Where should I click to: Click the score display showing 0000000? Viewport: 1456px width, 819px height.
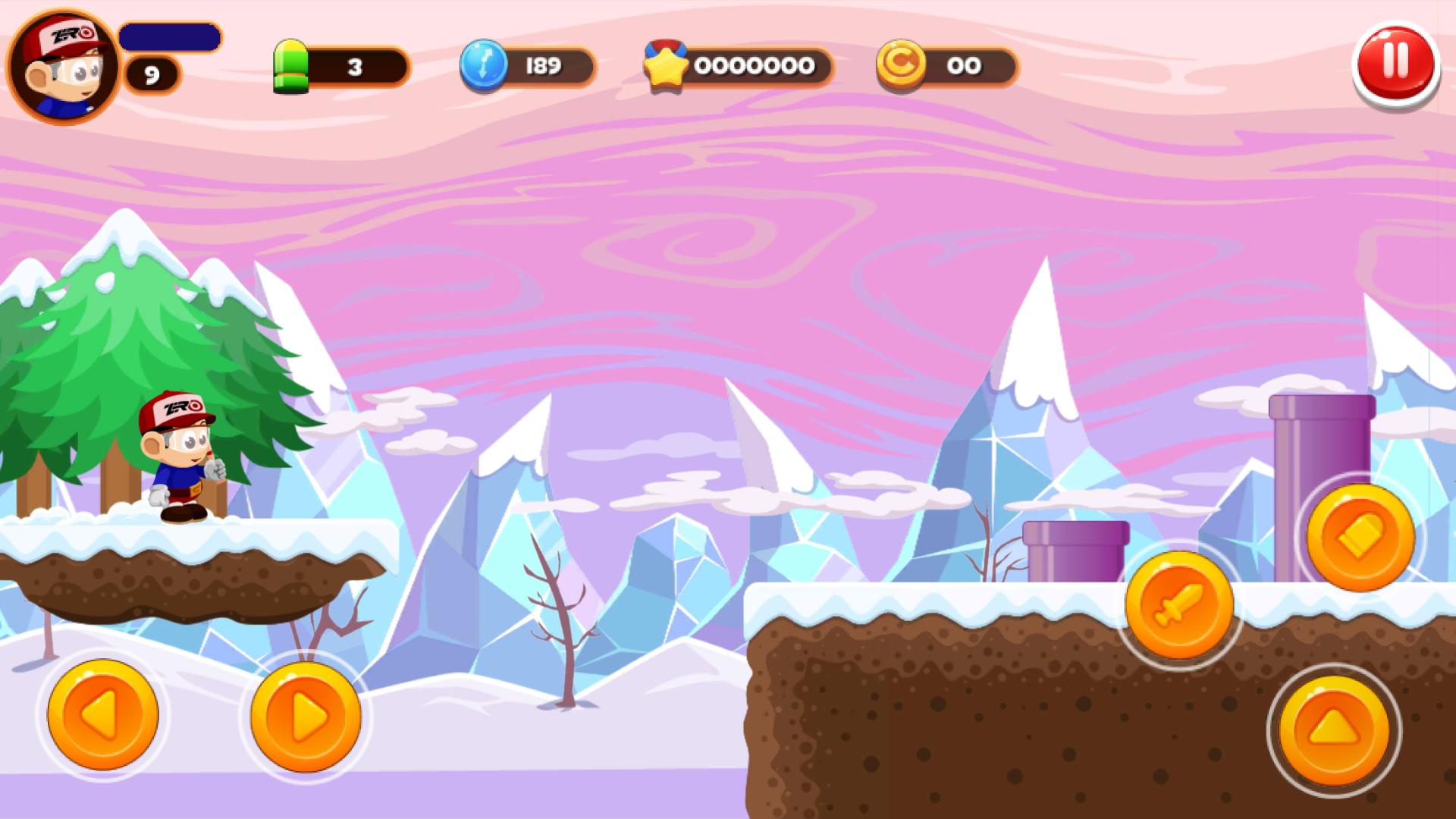coord(755,66)
